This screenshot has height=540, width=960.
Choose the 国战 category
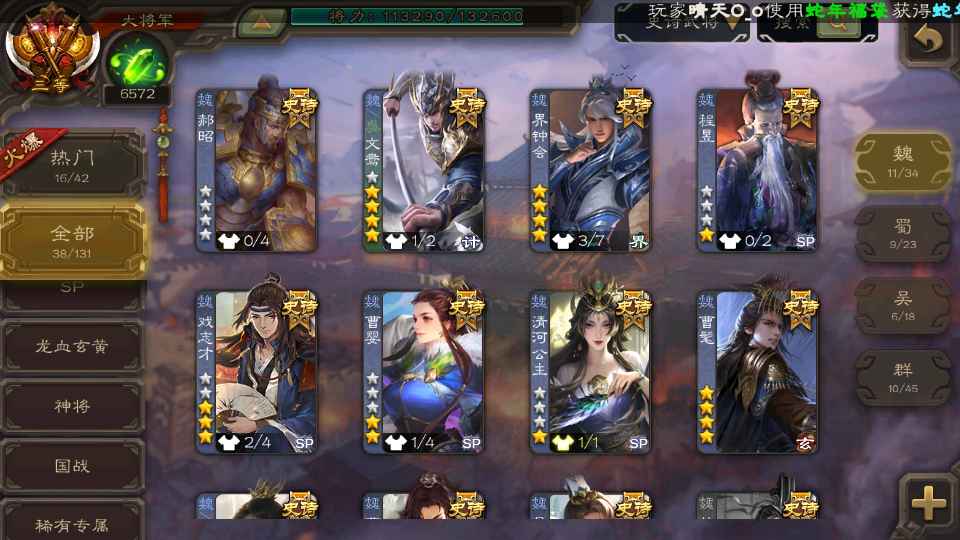[x=72, y=466]
